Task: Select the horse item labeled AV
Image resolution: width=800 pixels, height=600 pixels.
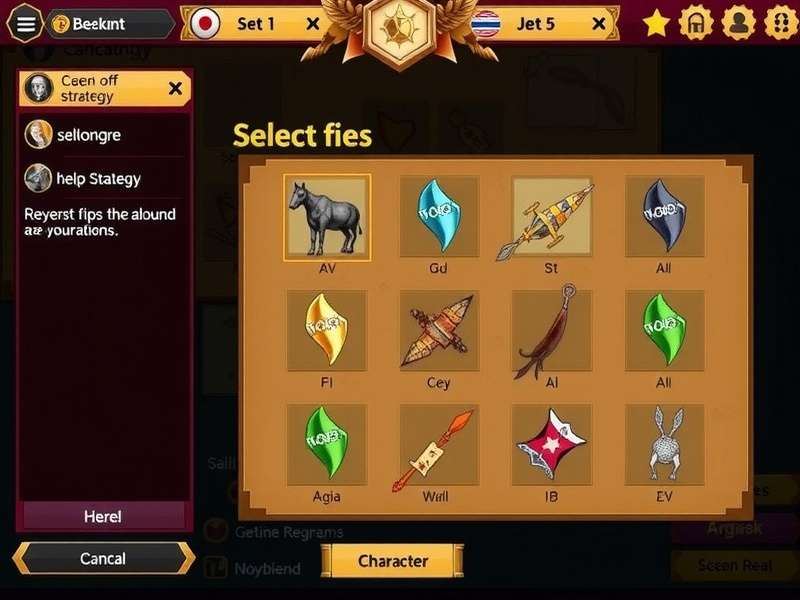Action: [327, 216]
